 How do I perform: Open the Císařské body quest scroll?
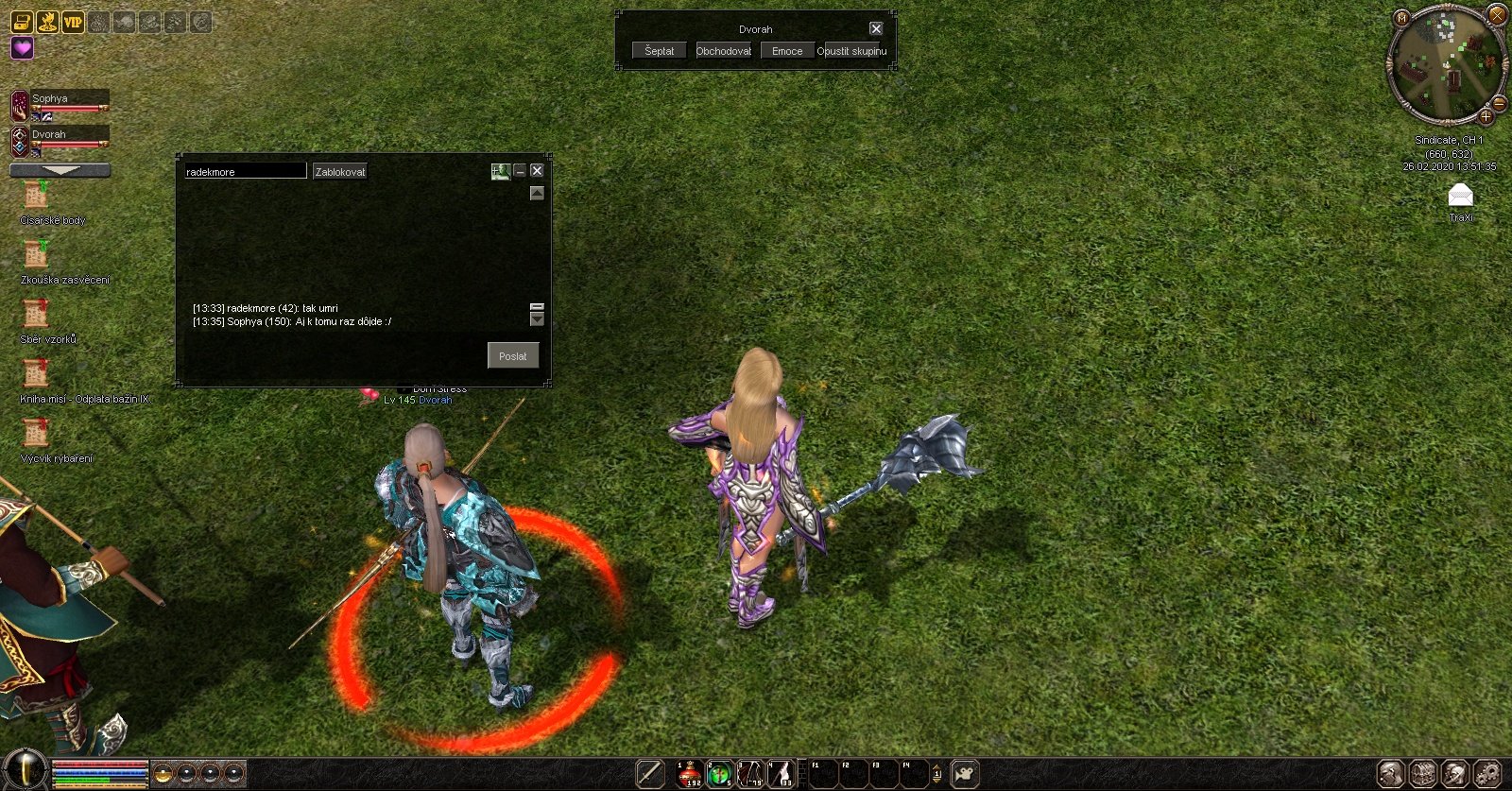36,196
